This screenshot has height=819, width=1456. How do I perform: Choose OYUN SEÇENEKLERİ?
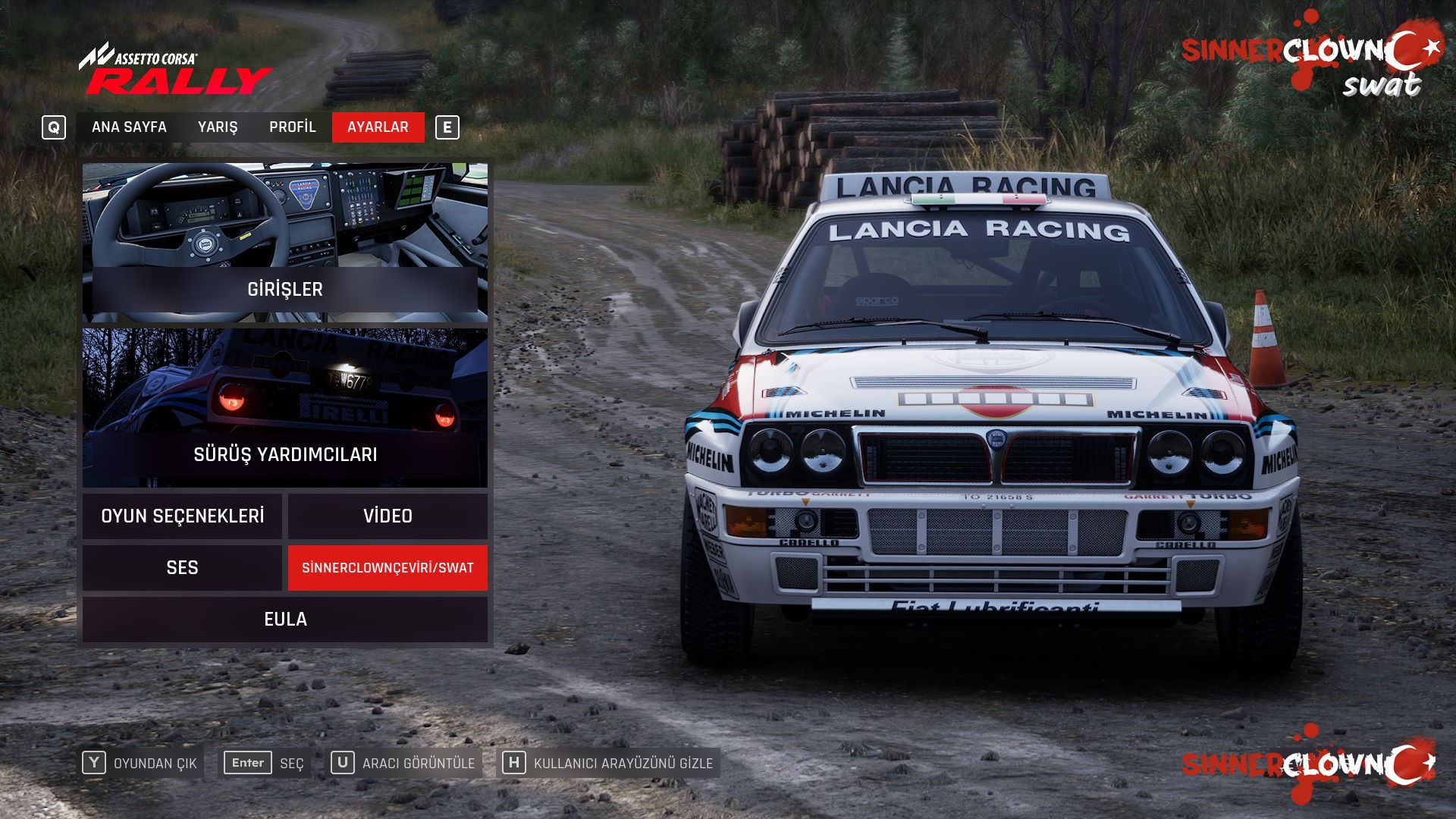[x=182, y=516]
